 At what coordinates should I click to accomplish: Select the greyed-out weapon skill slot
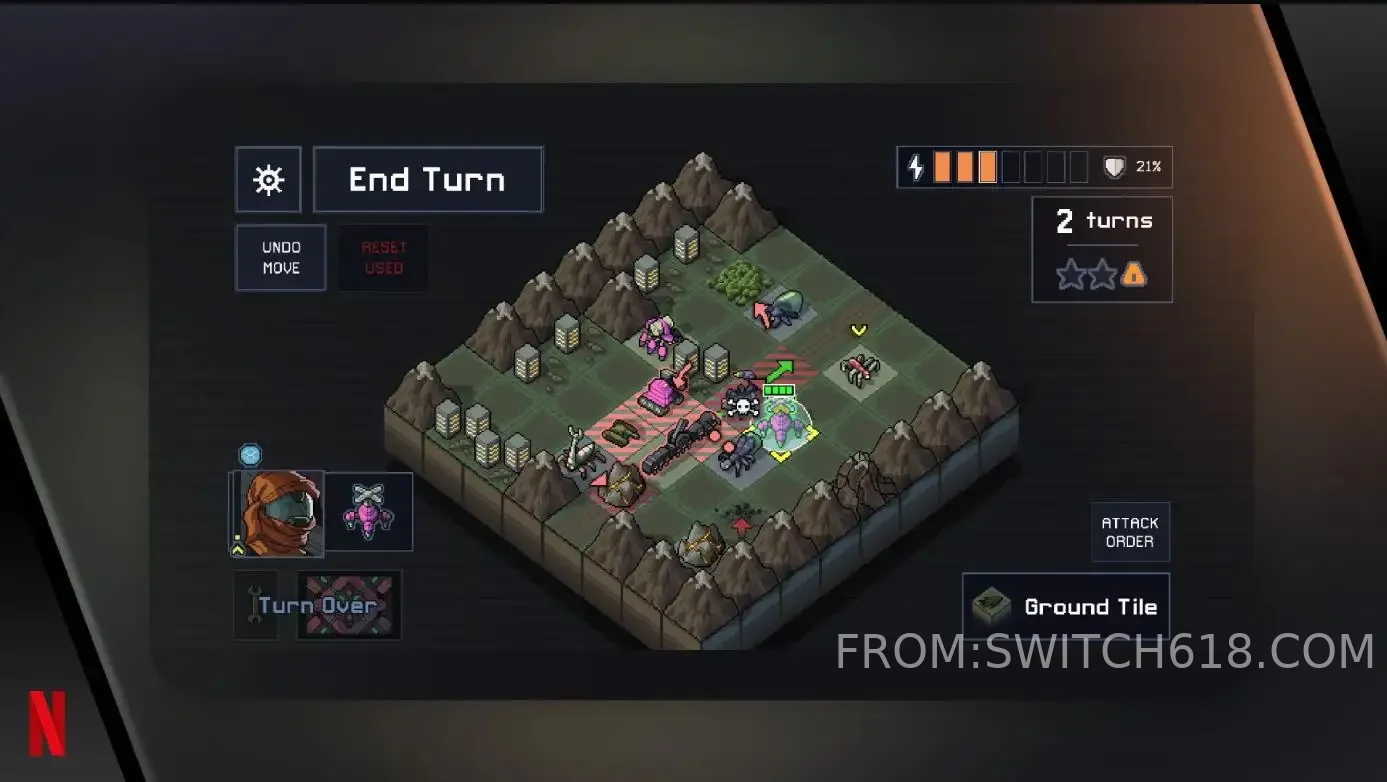(349, 605)
